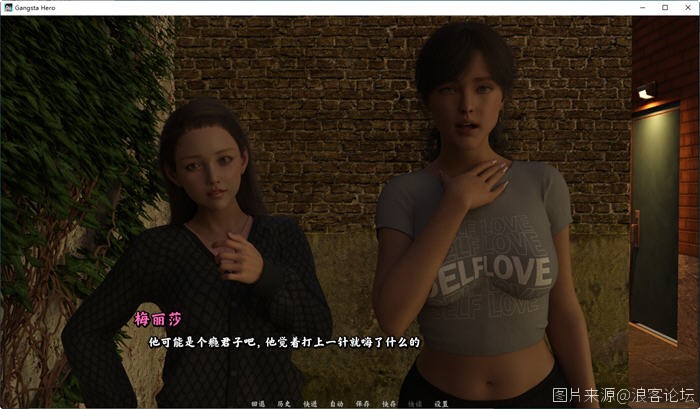Open the 历史 dialogue history

click(x=284, y=404)
